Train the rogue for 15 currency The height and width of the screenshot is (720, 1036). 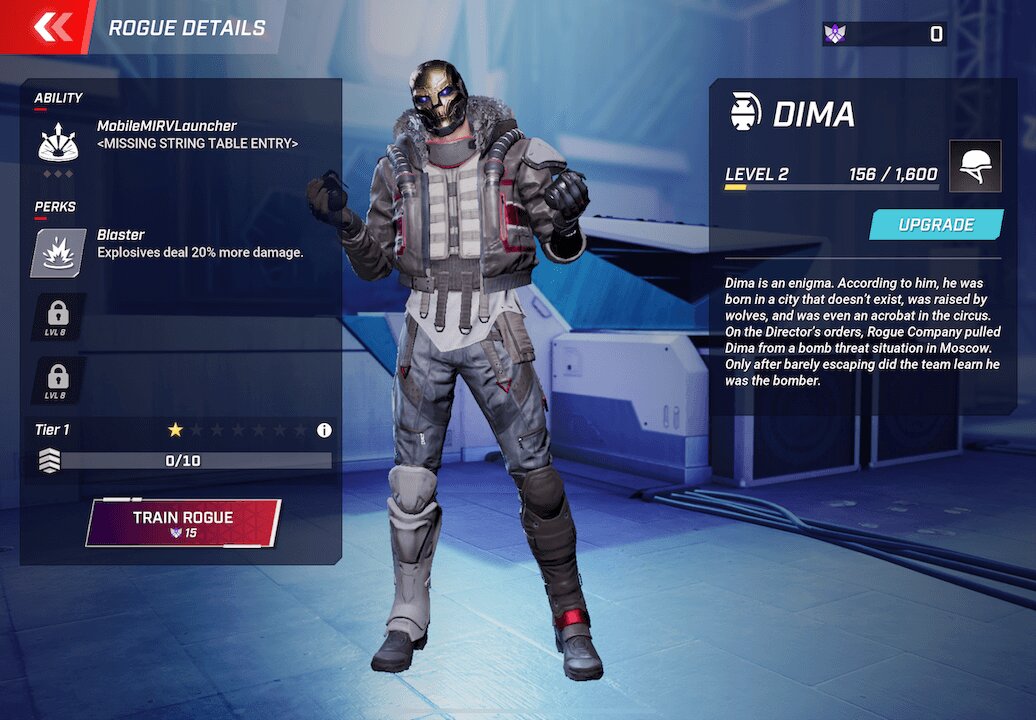(x=183, y=523)
